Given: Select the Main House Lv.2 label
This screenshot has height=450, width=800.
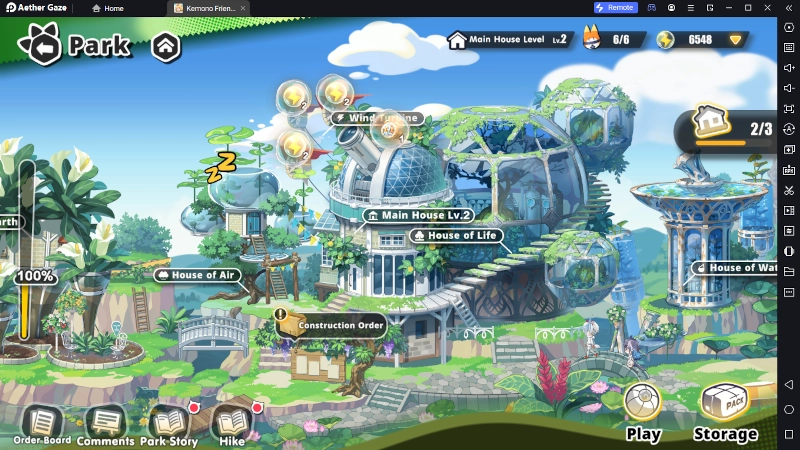Looking at the screenshot, I should (418, 215).
